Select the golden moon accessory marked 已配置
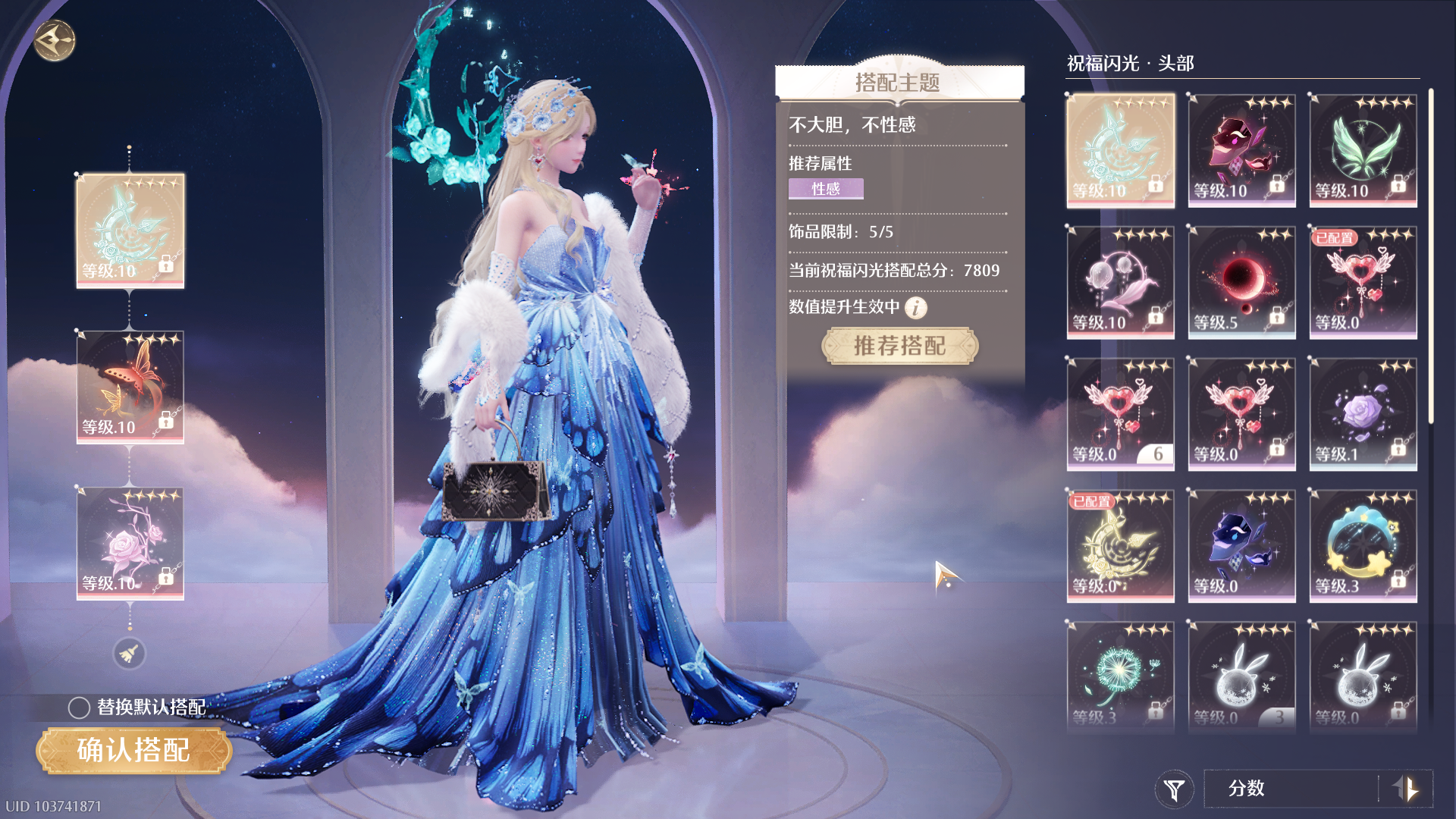The height and width of the screenshot is (819, 1456). tap(1120, 545)
